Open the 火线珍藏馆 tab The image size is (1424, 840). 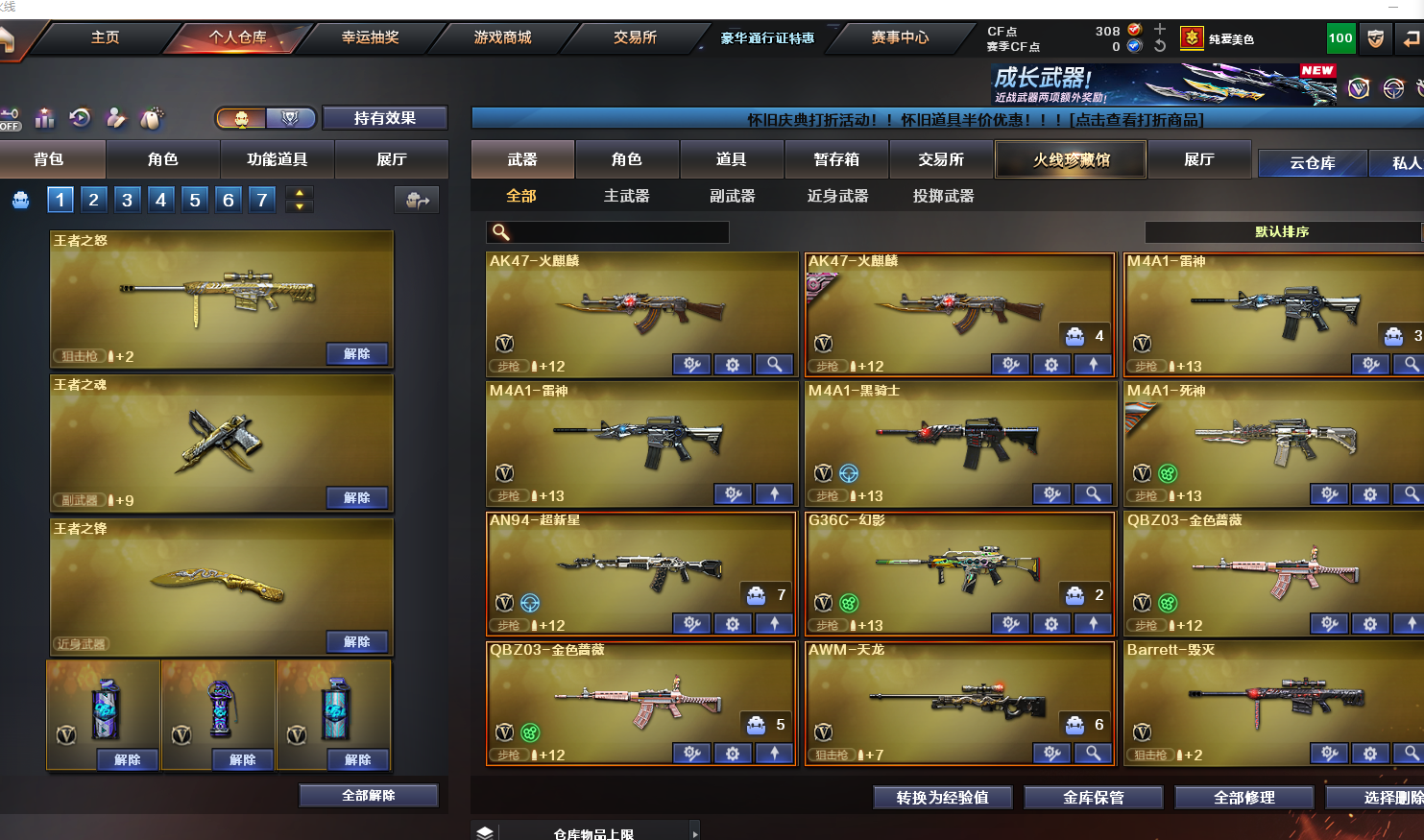[x=1071, y=159]
